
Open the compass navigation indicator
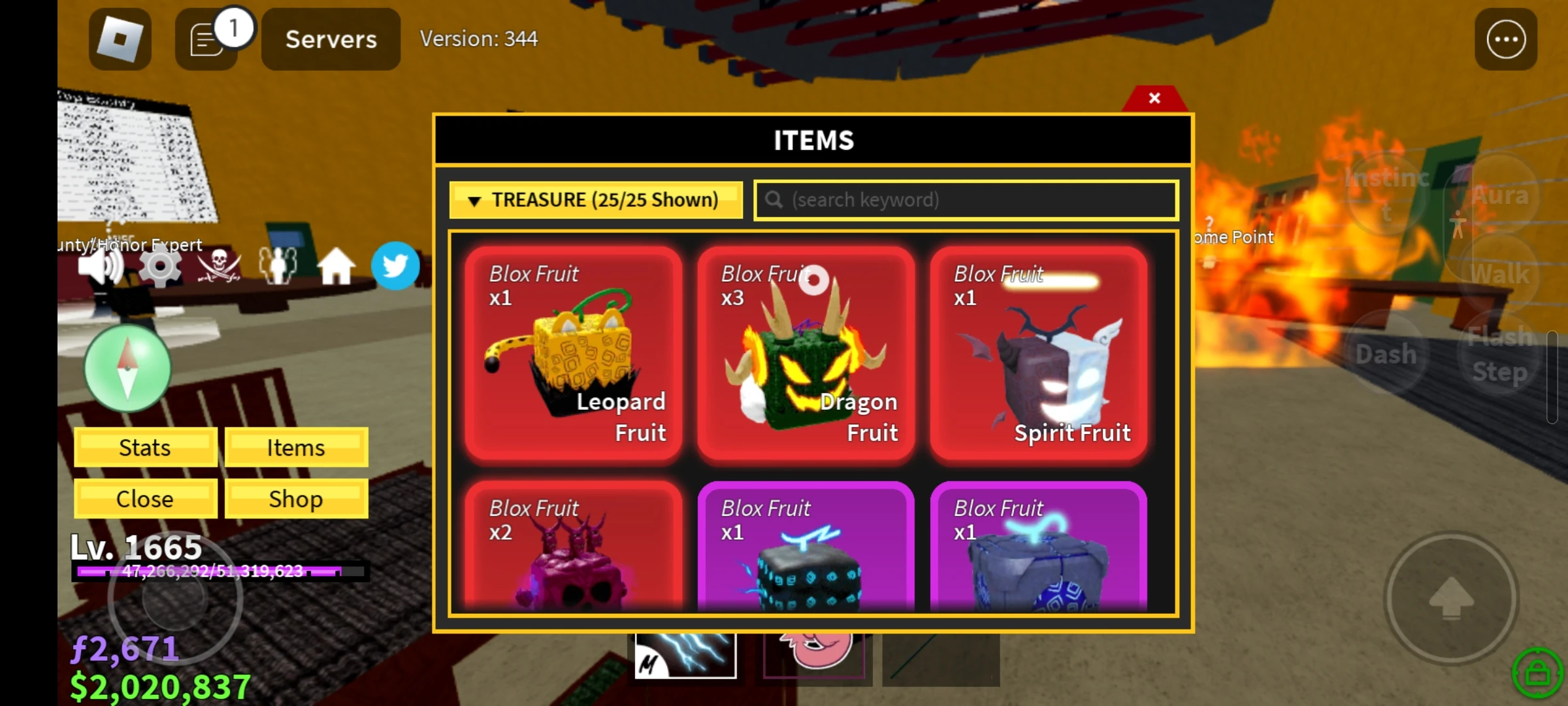[x=127, y=368]
